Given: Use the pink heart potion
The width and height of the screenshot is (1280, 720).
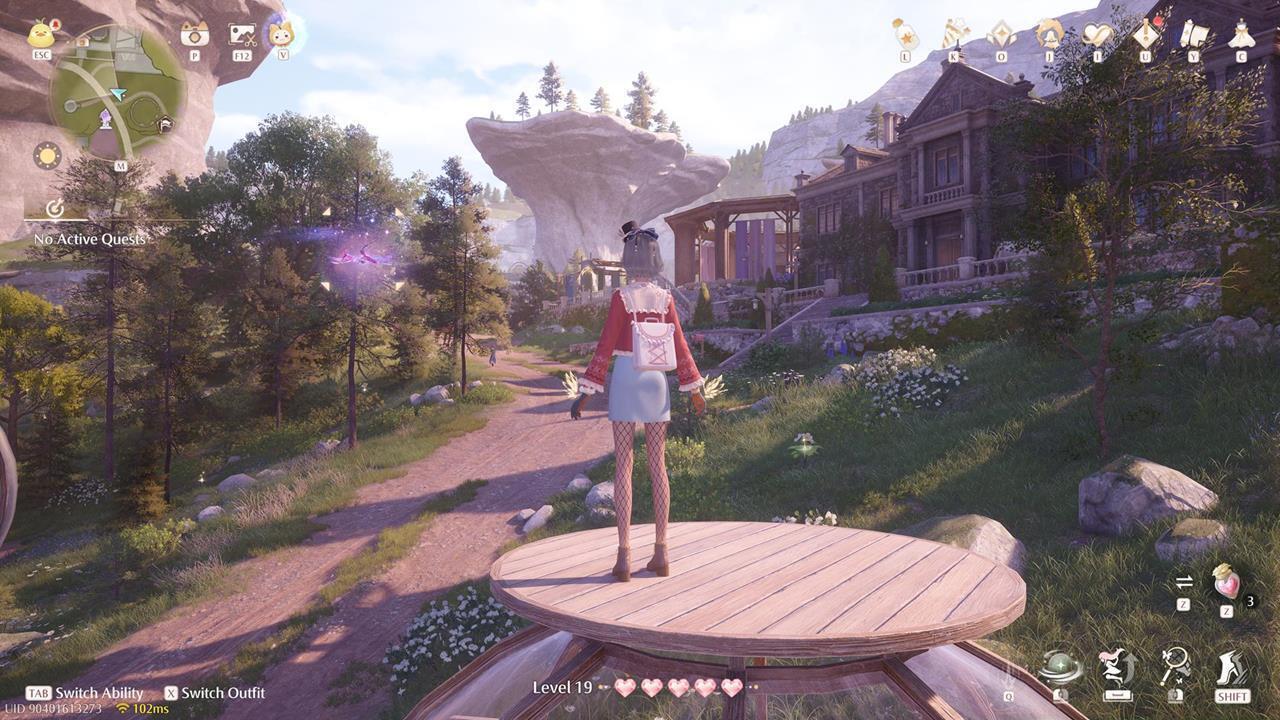Looking at the screenshot, I should coord(1226,582).
